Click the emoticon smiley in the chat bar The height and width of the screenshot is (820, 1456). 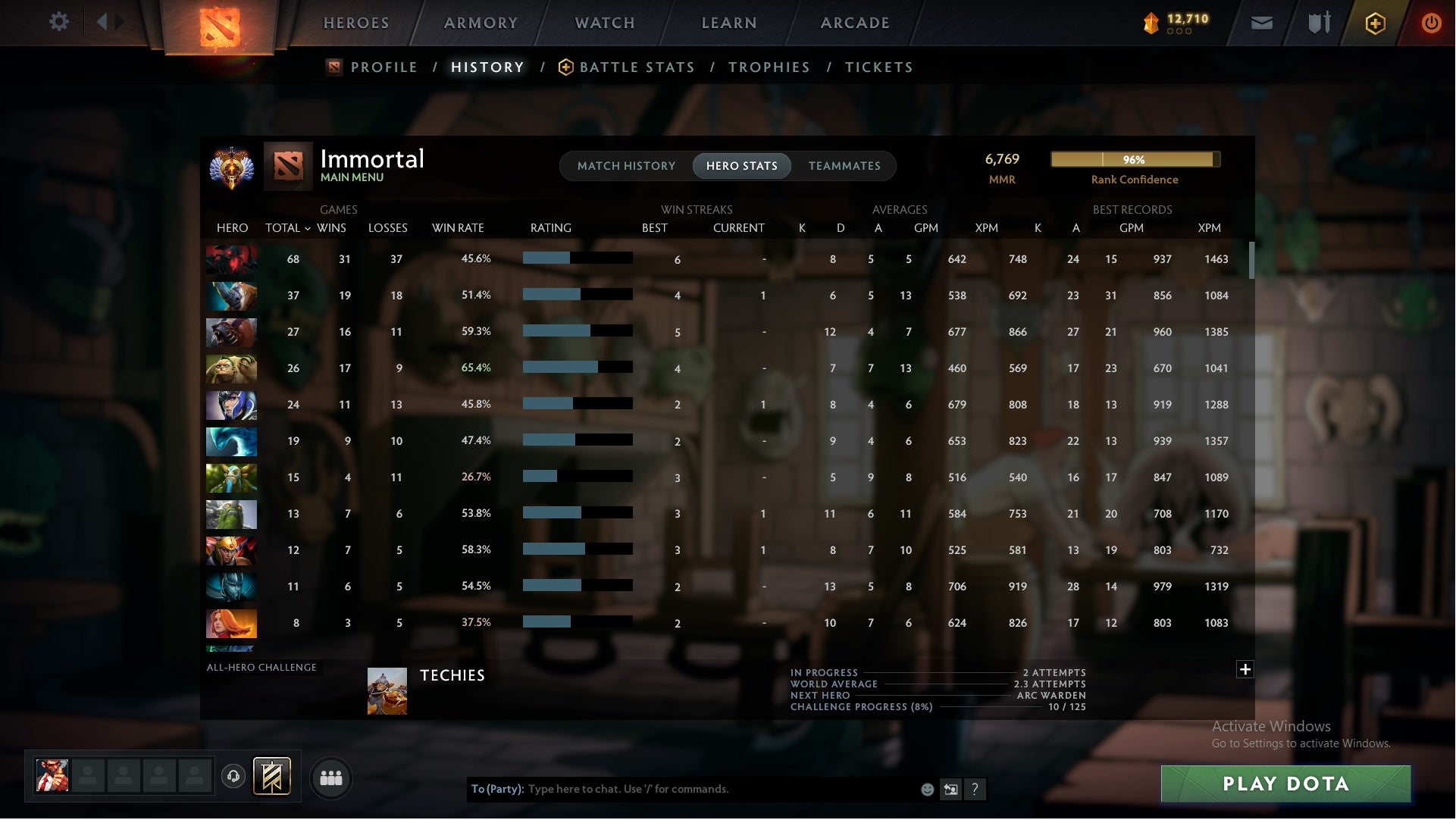tap(926, 789)
